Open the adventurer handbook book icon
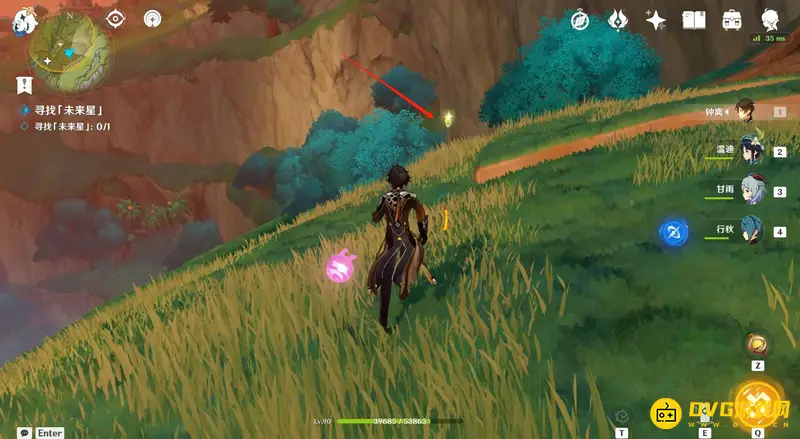This screenshot has width=800, height=439. coord(694,20)
